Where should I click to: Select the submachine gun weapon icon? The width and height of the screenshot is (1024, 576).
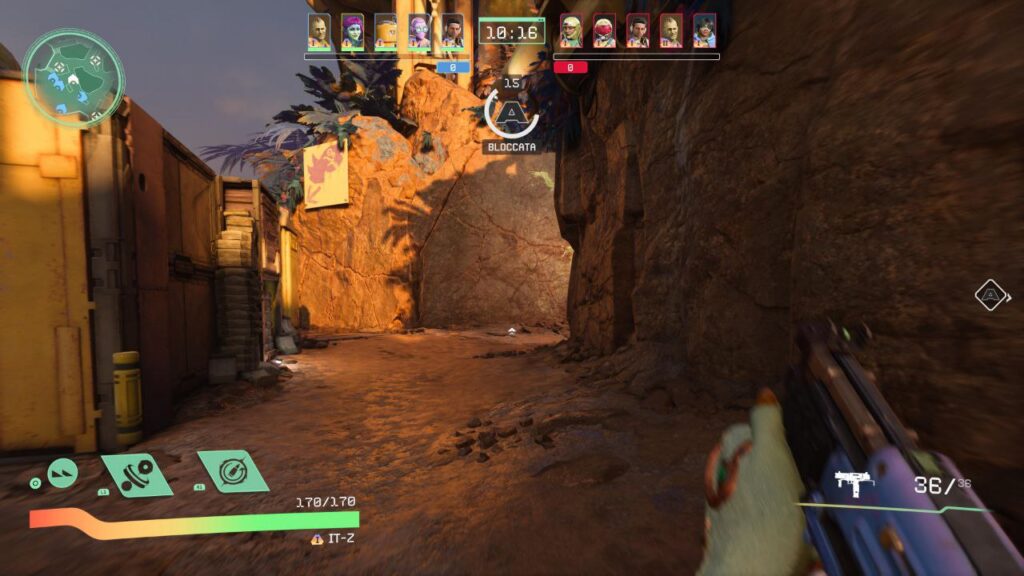pyautogui.click(x=855, y=484)
